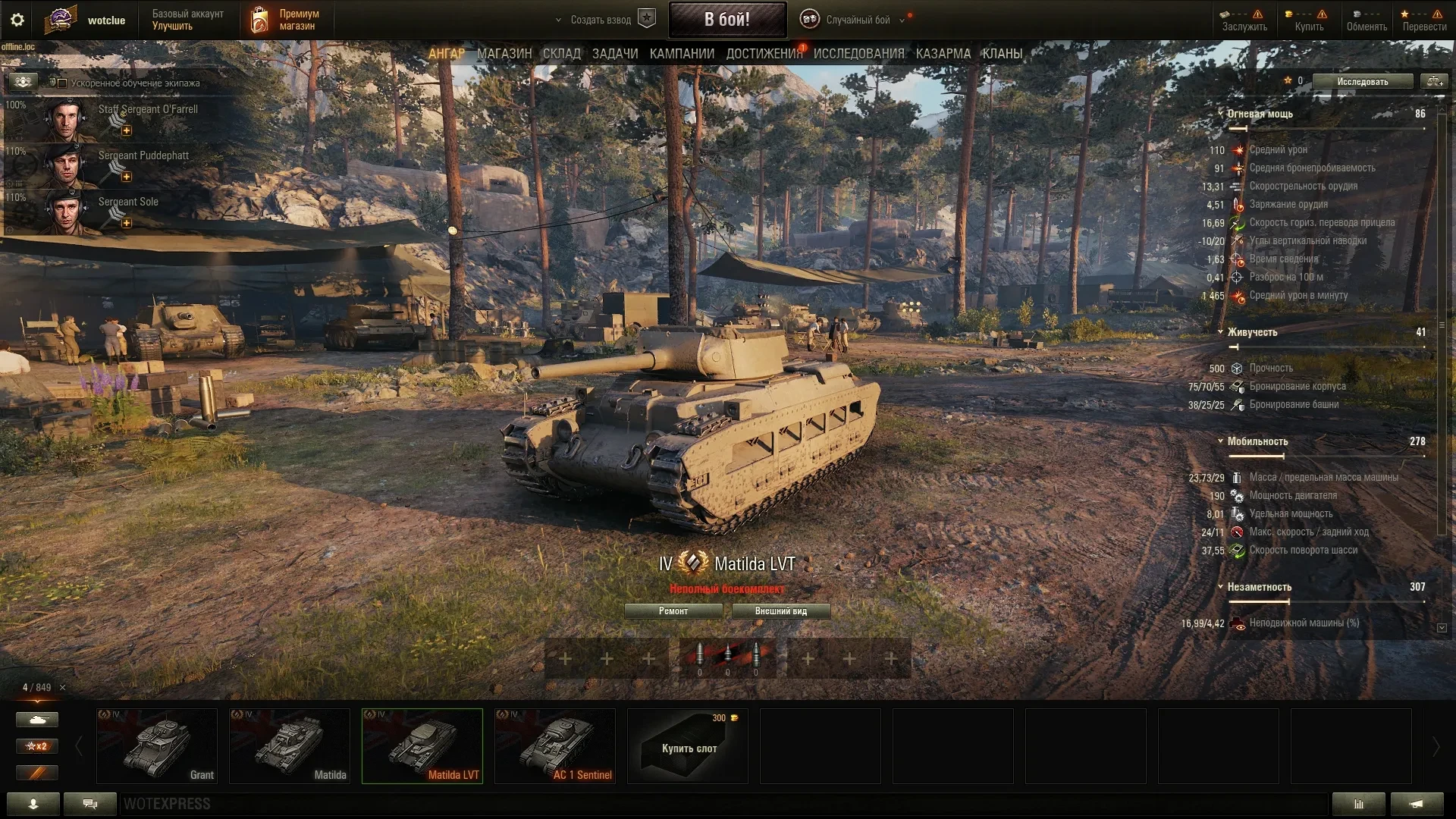The width and height of the screenshot is (1456, 819).
Task: Choose the AC 1 Sentinel tank
Action: pyautogui.click(x=555, y=745)
